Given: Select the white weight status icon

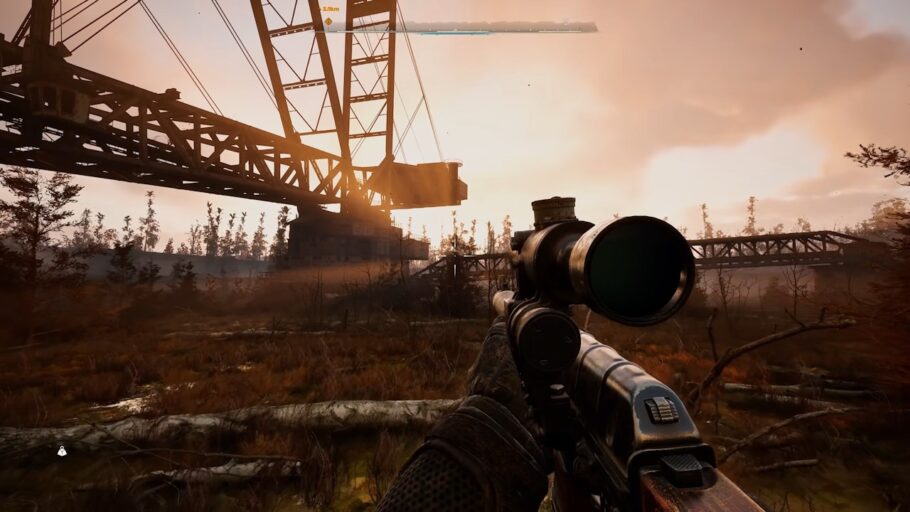Looking at the screenshot, I should click(62, 451).
